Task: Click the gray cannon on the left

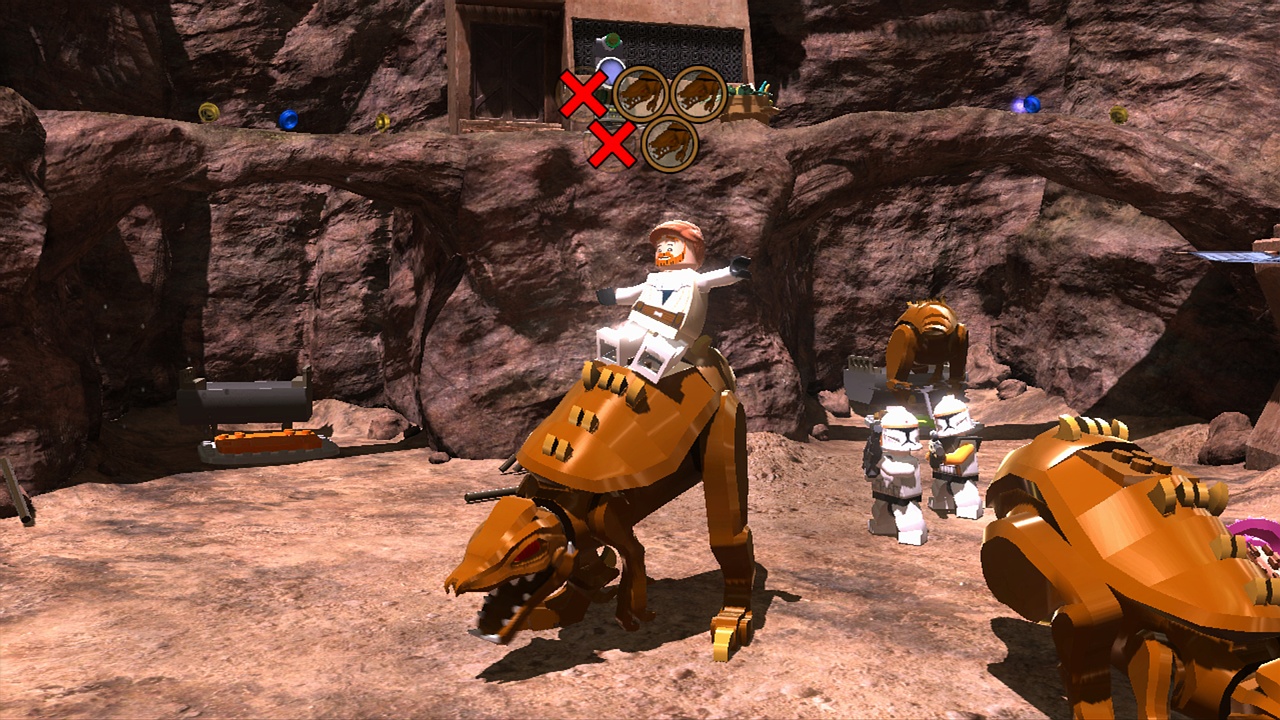Action: [245, 400]
